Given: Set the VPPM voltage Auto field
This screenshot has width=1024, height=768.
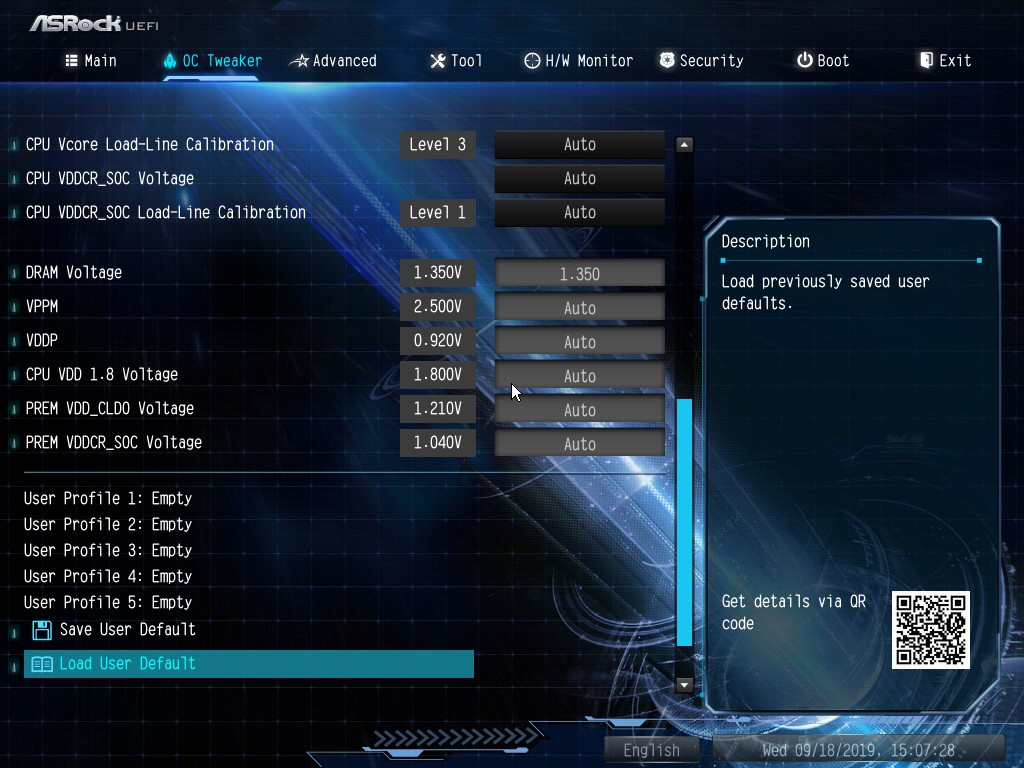Looking at the screenshot, I should click(x=579, y=308).
